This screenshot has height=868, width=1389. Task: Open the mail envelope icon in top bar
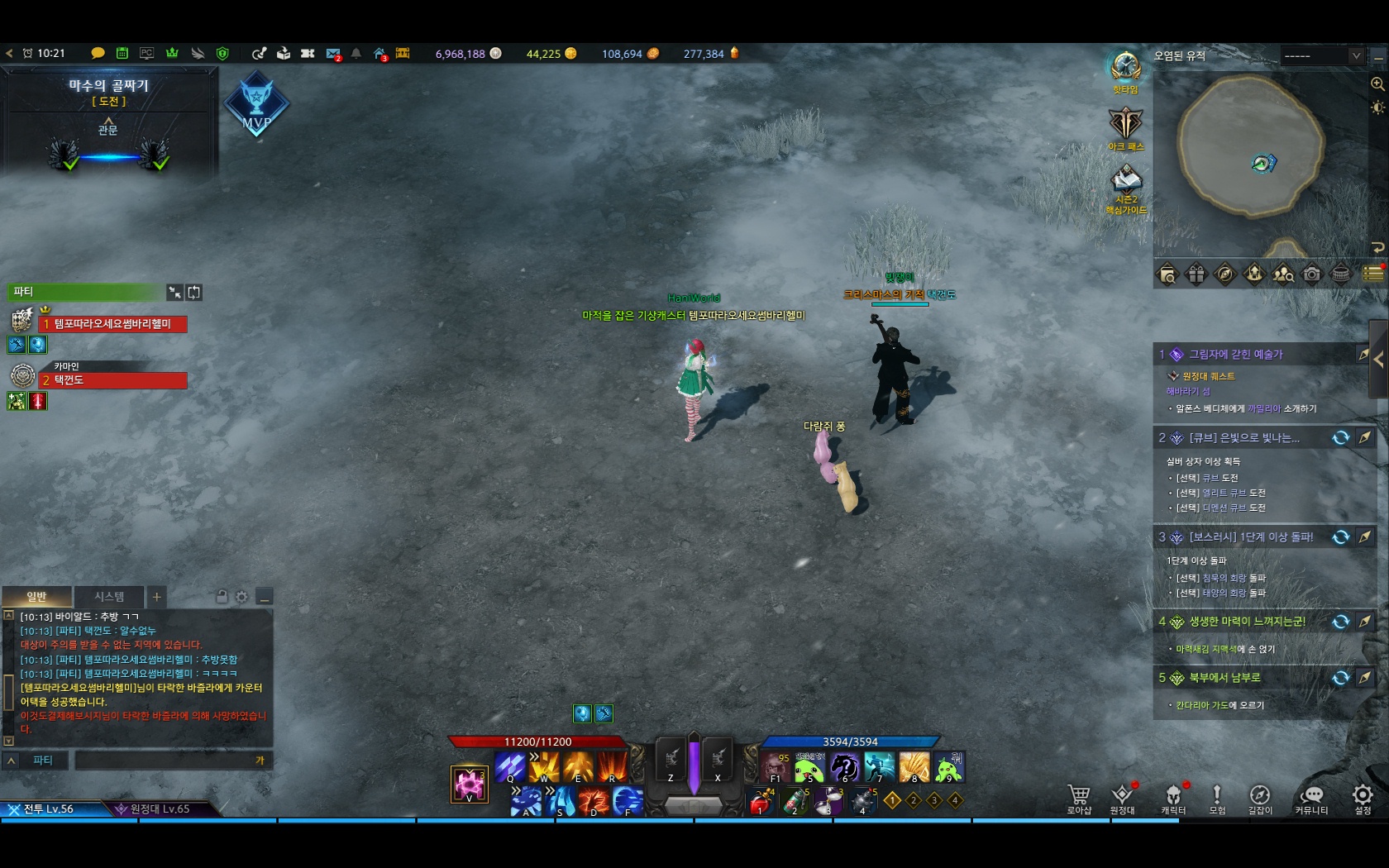tap(333, 54)
